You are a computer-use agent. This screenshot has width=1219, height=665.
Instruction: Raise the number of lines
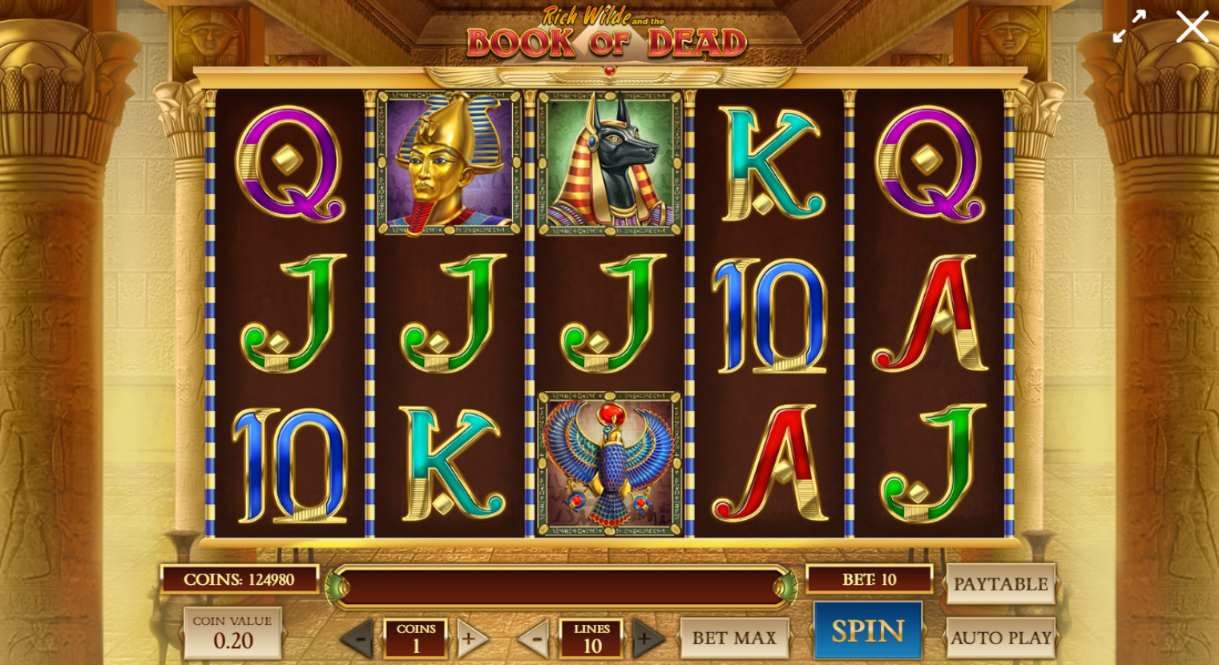(648, 638)
